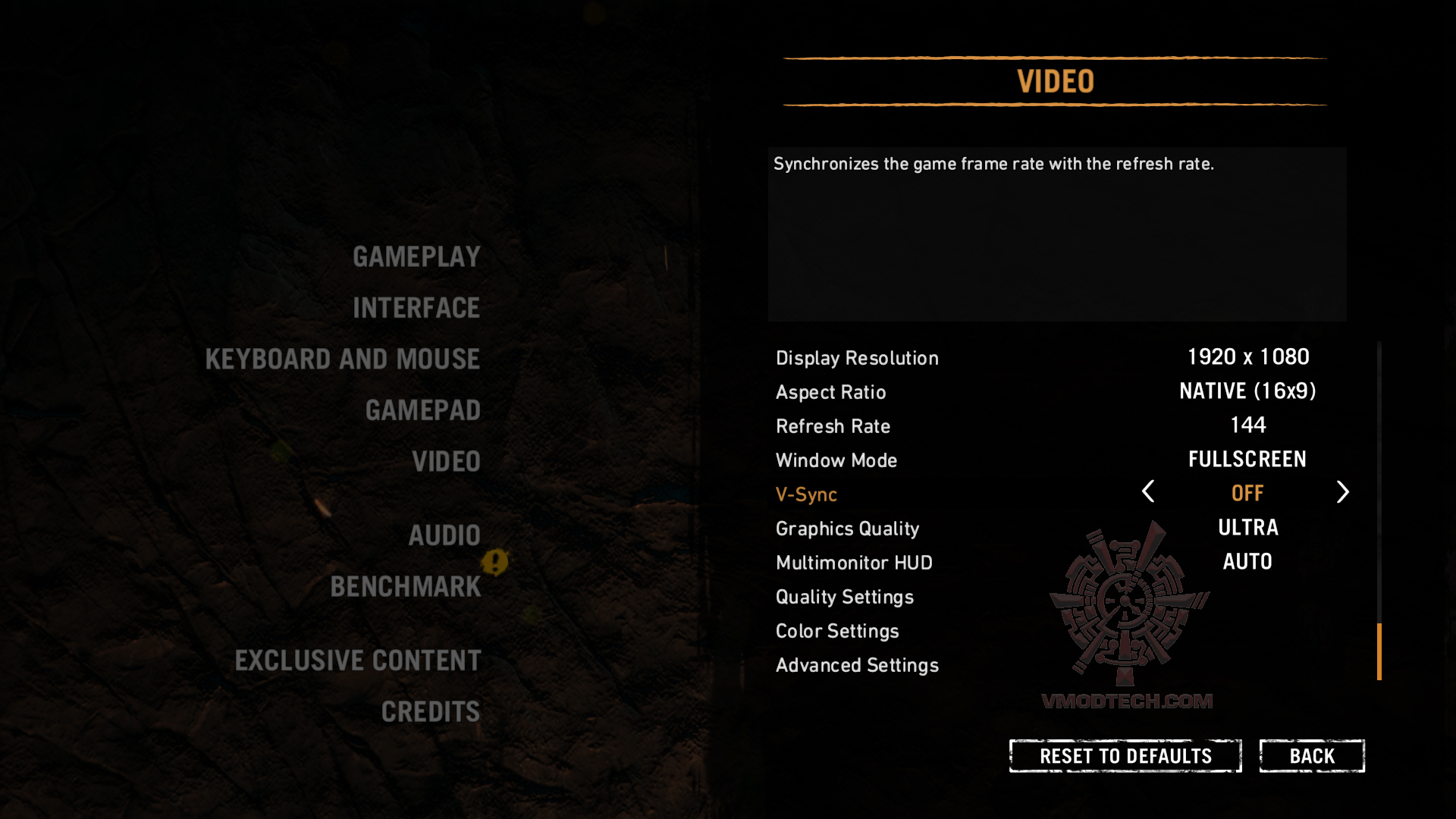1456x819 pixels.
Task: Go Back from the video menu
Action: click(1312, 756)
